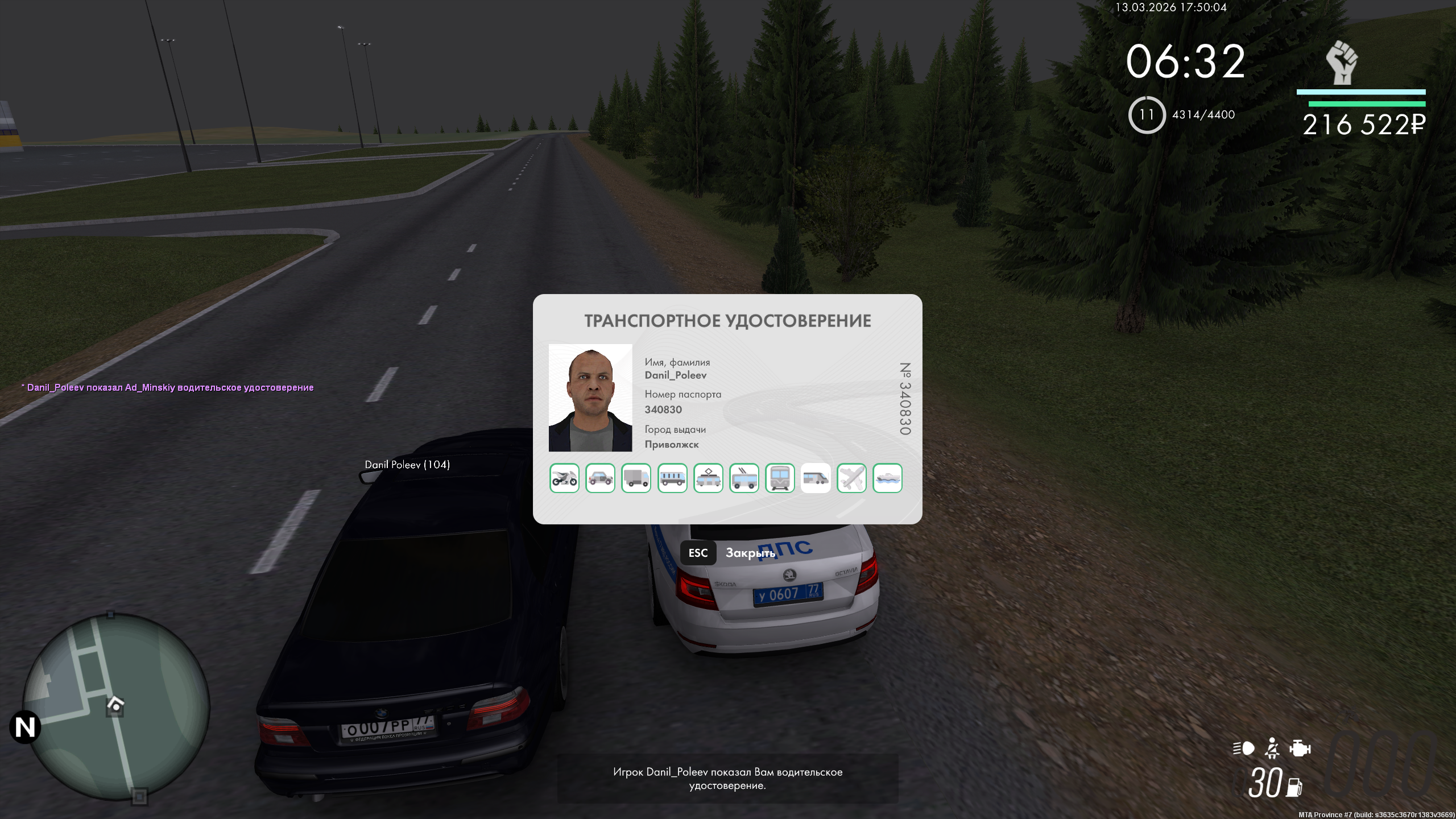This screenshot has width=1456, height=819.
Task: Select the passenger car category icon
Action: 600,478
